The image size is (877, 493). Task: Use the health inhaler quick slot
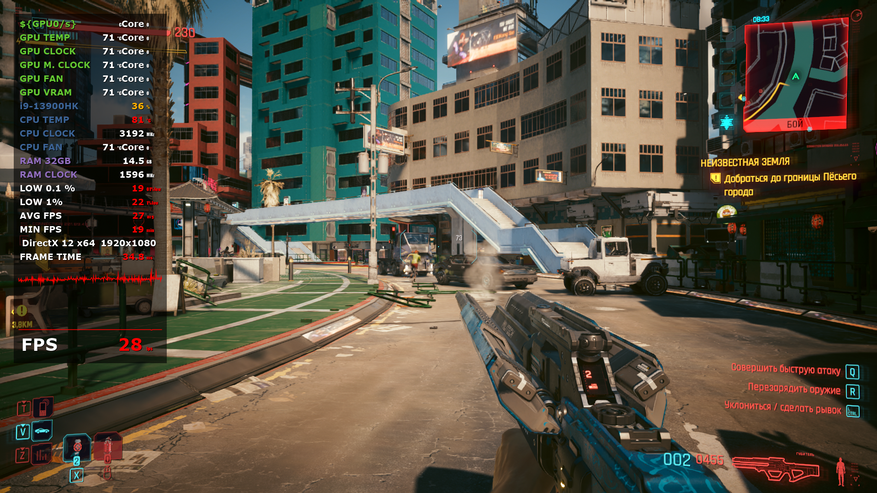click(76, 449)
